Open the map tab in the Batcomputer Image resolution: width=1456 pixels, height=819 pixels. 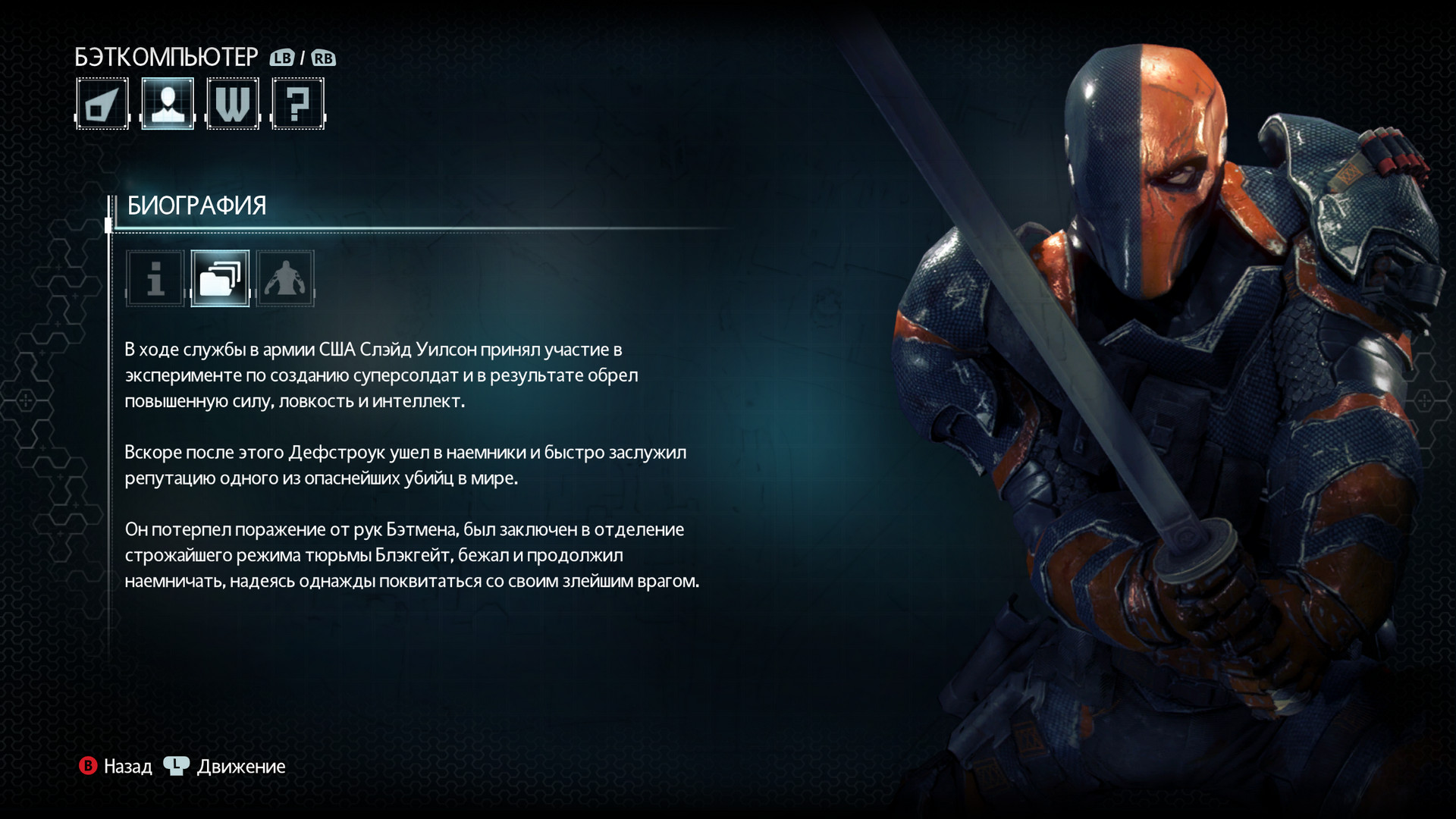(x=102, y=104)
